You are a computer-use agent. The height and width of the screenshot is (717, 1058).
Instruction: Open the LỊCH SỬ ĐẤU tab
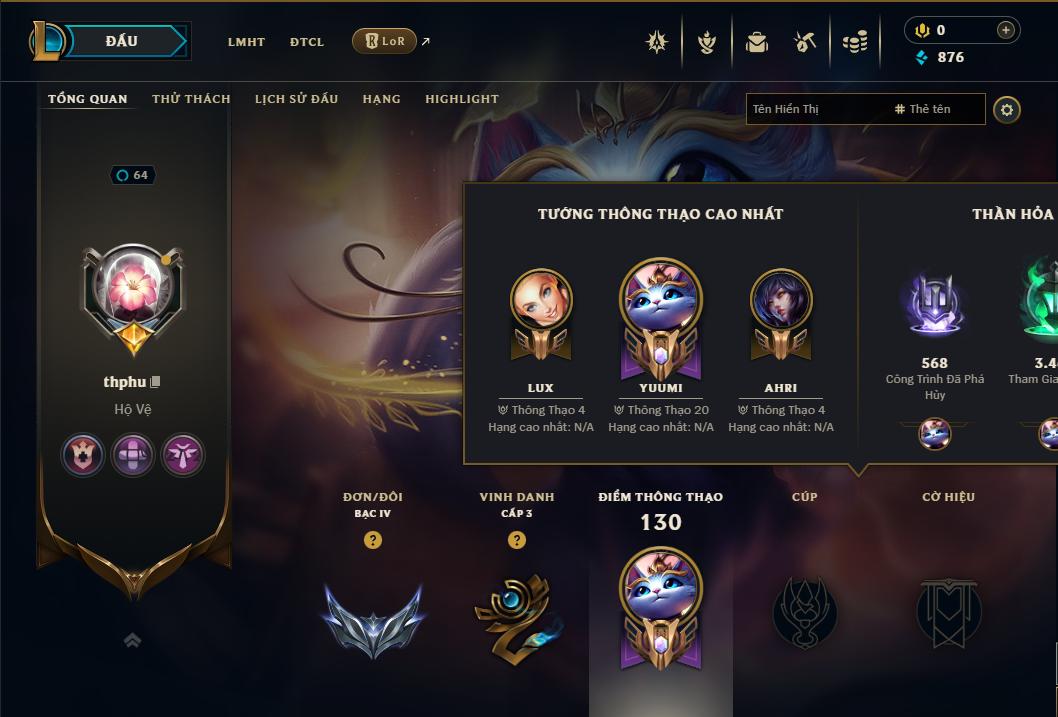click(x=296, y=99)
